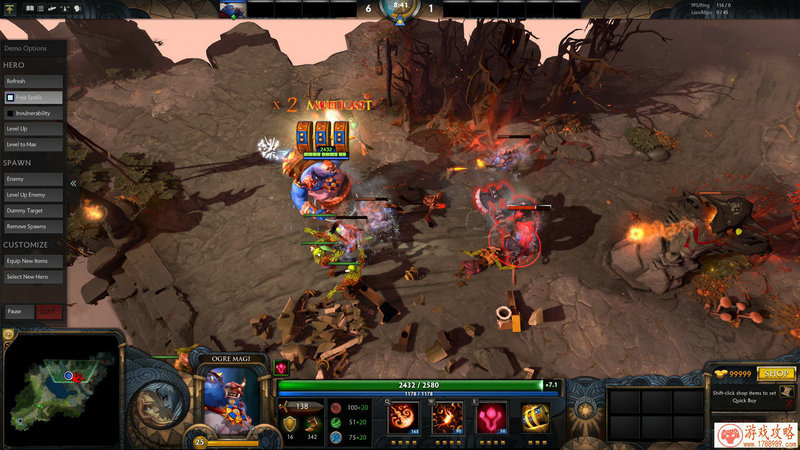Open Equip New Items
This screenshot has width=800, height=450.
[x=34, y=261]
